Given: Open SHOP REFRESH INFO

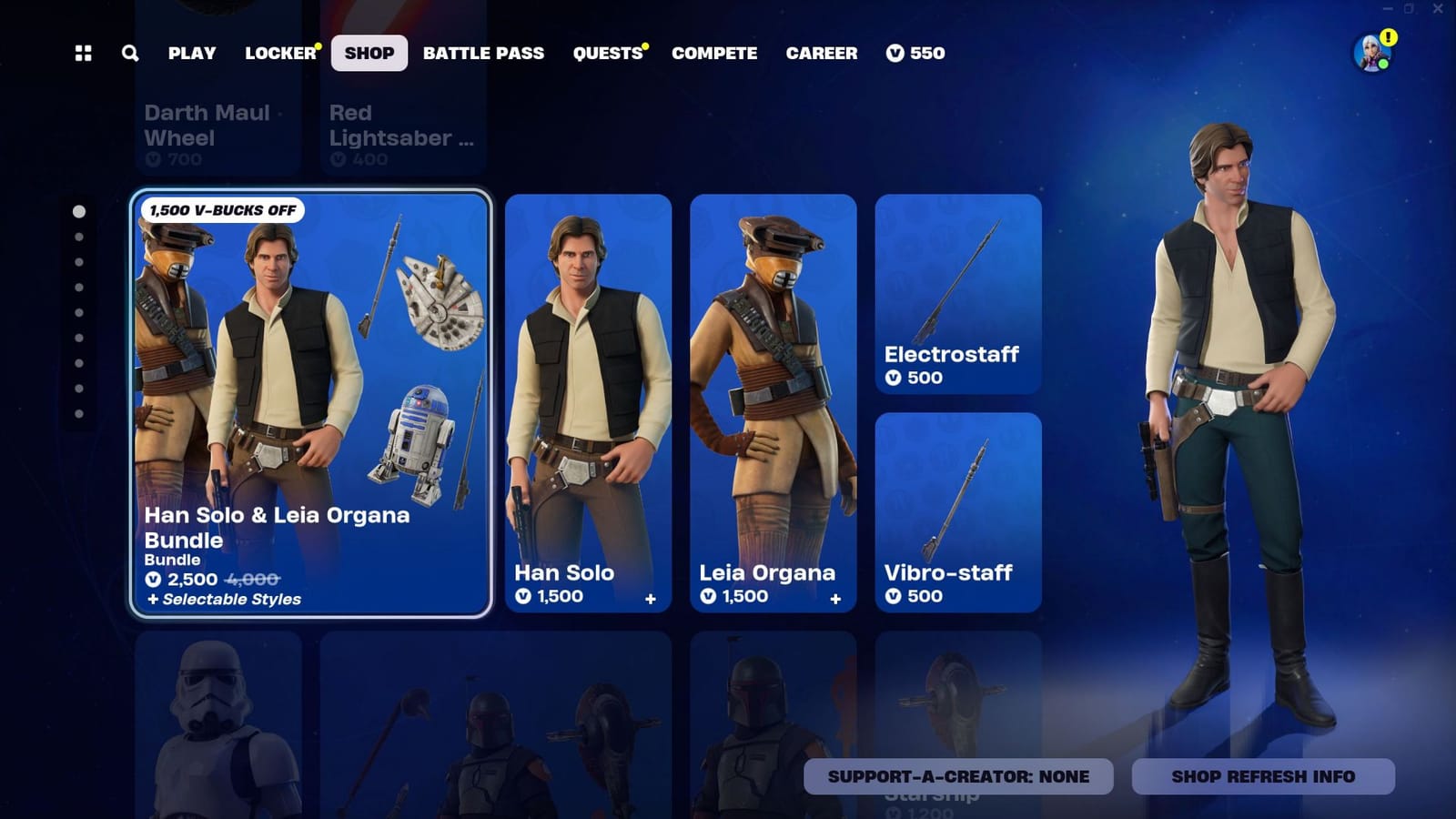Looking at the screenshot, I should [x=1262, y=776].
